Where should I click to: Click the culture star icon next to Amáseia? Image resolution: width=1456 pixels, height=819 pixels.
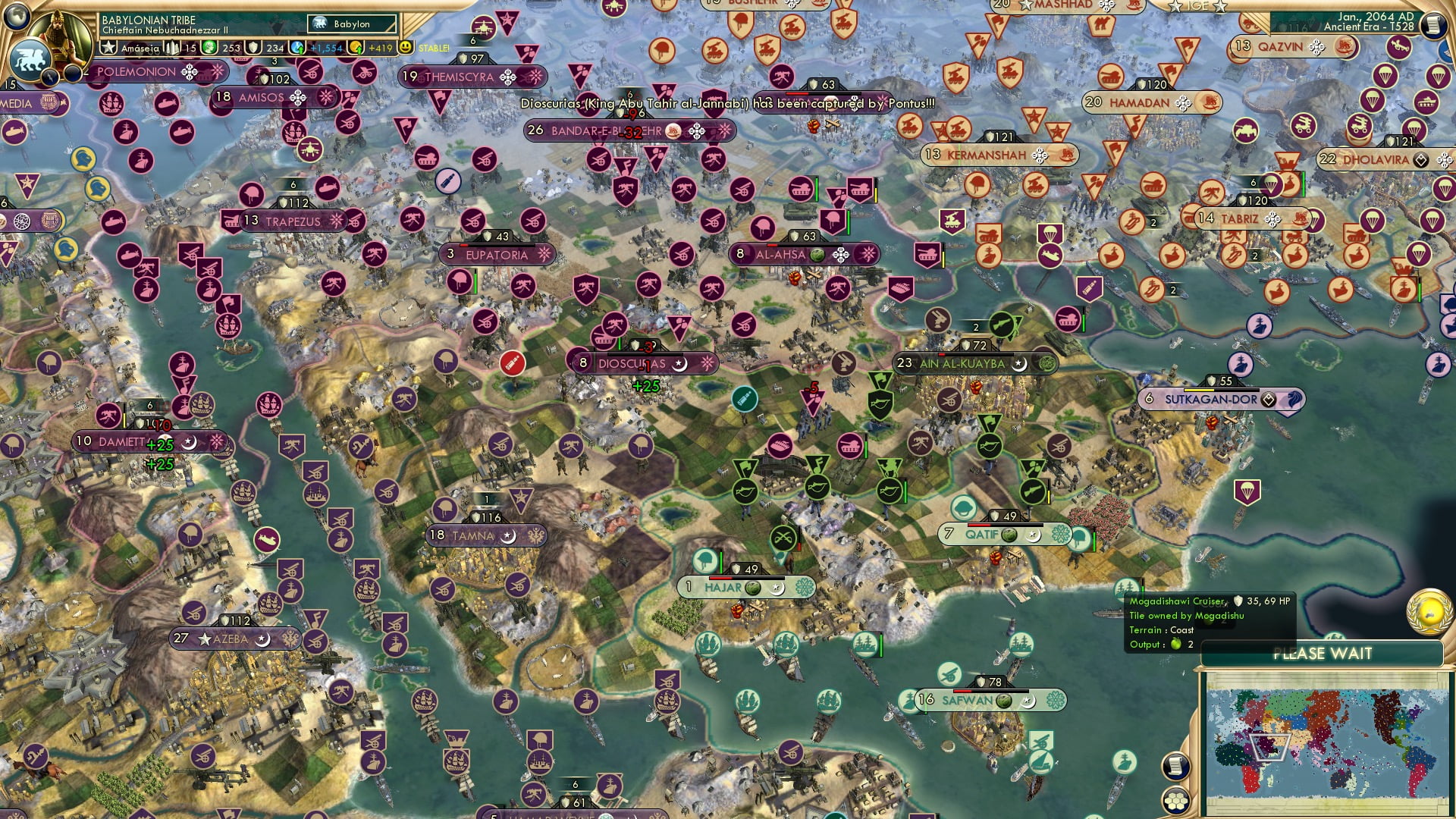point(109,47)
